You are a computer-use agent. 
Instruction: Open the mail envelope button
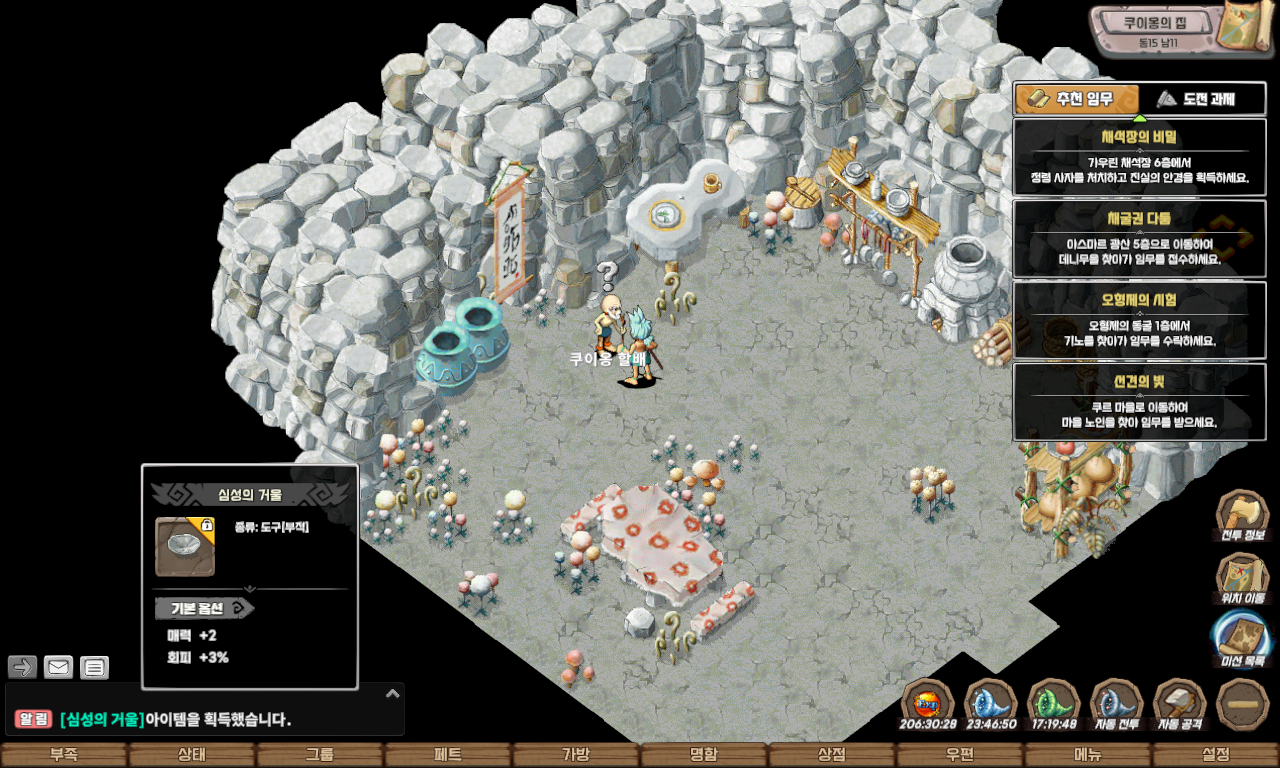tap(59, 667)
